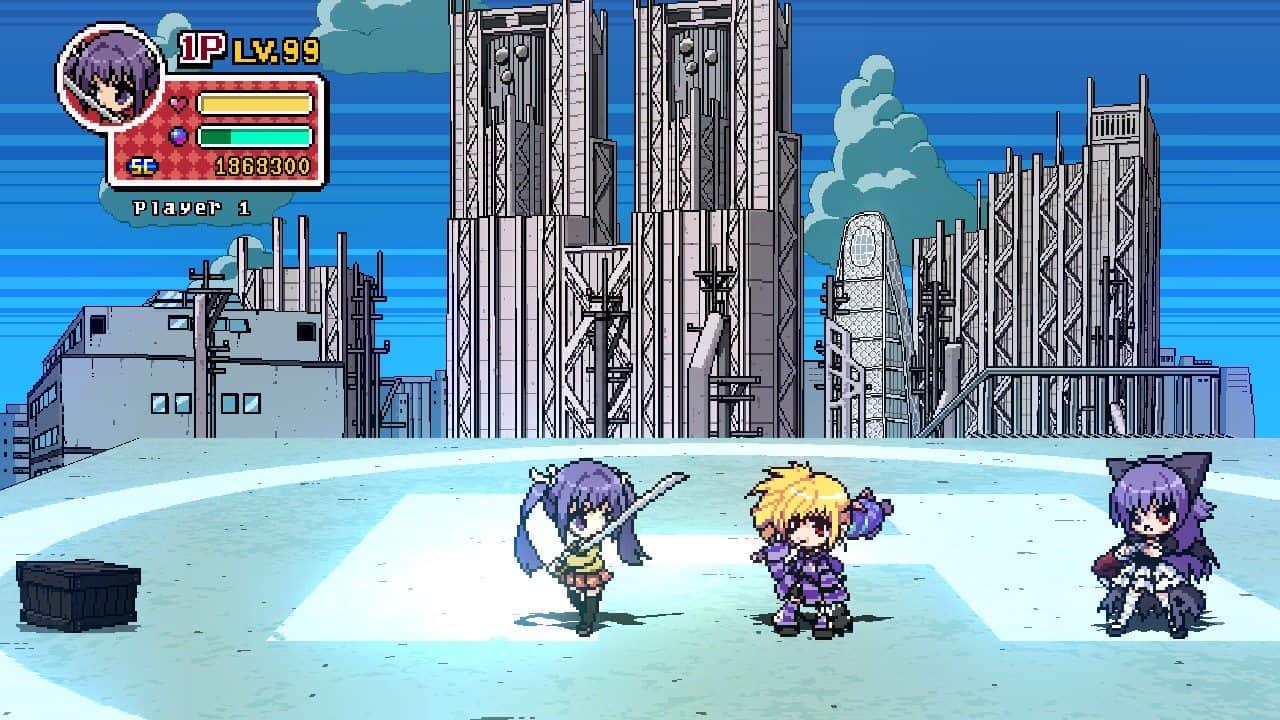This screenshot has width=1280, height=720.
Task: Select the yellow LV.99 level indicator
Action: (276, 48)
